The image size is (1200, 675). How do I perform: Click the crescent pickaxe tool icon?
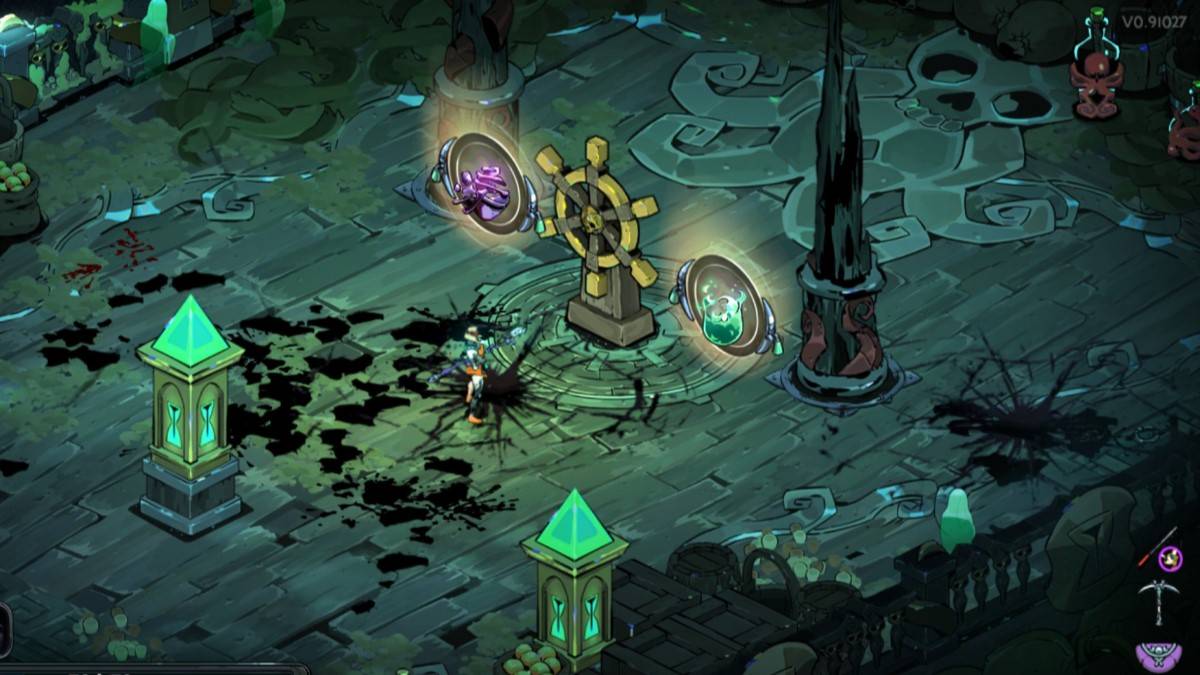[1160, 602]
